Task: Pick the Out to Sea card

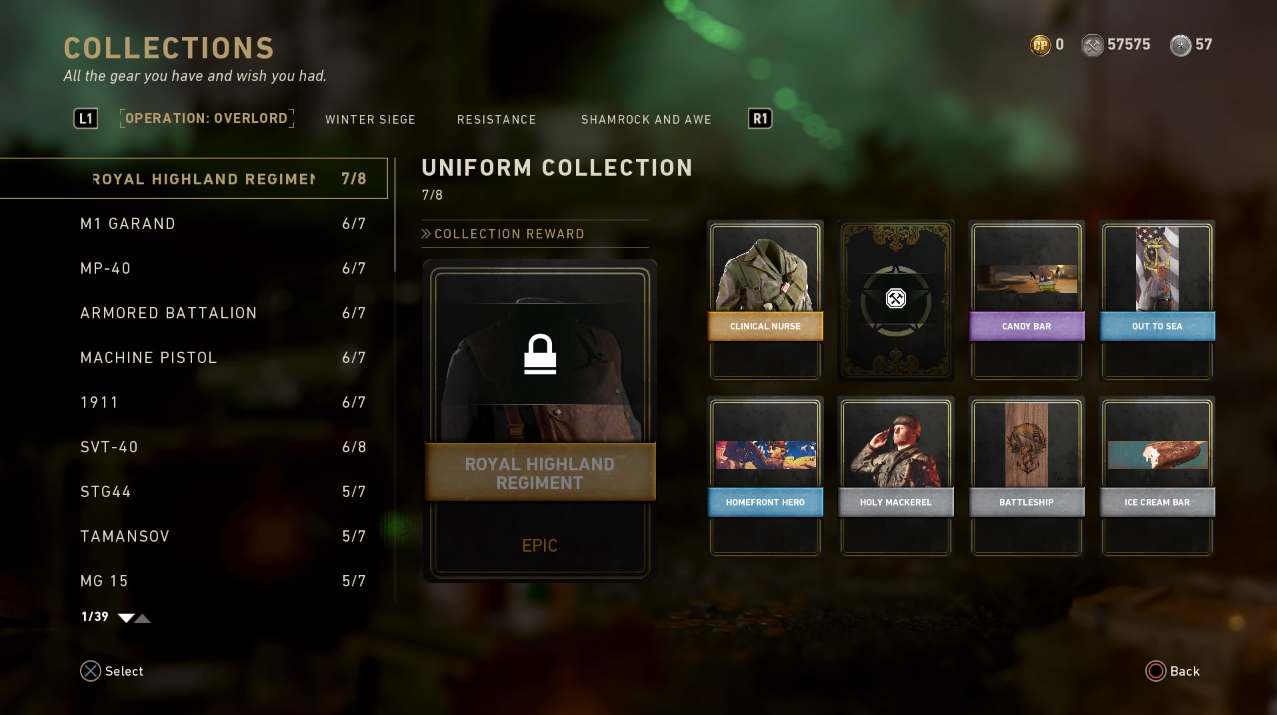Action: (x=1157, y=300)
